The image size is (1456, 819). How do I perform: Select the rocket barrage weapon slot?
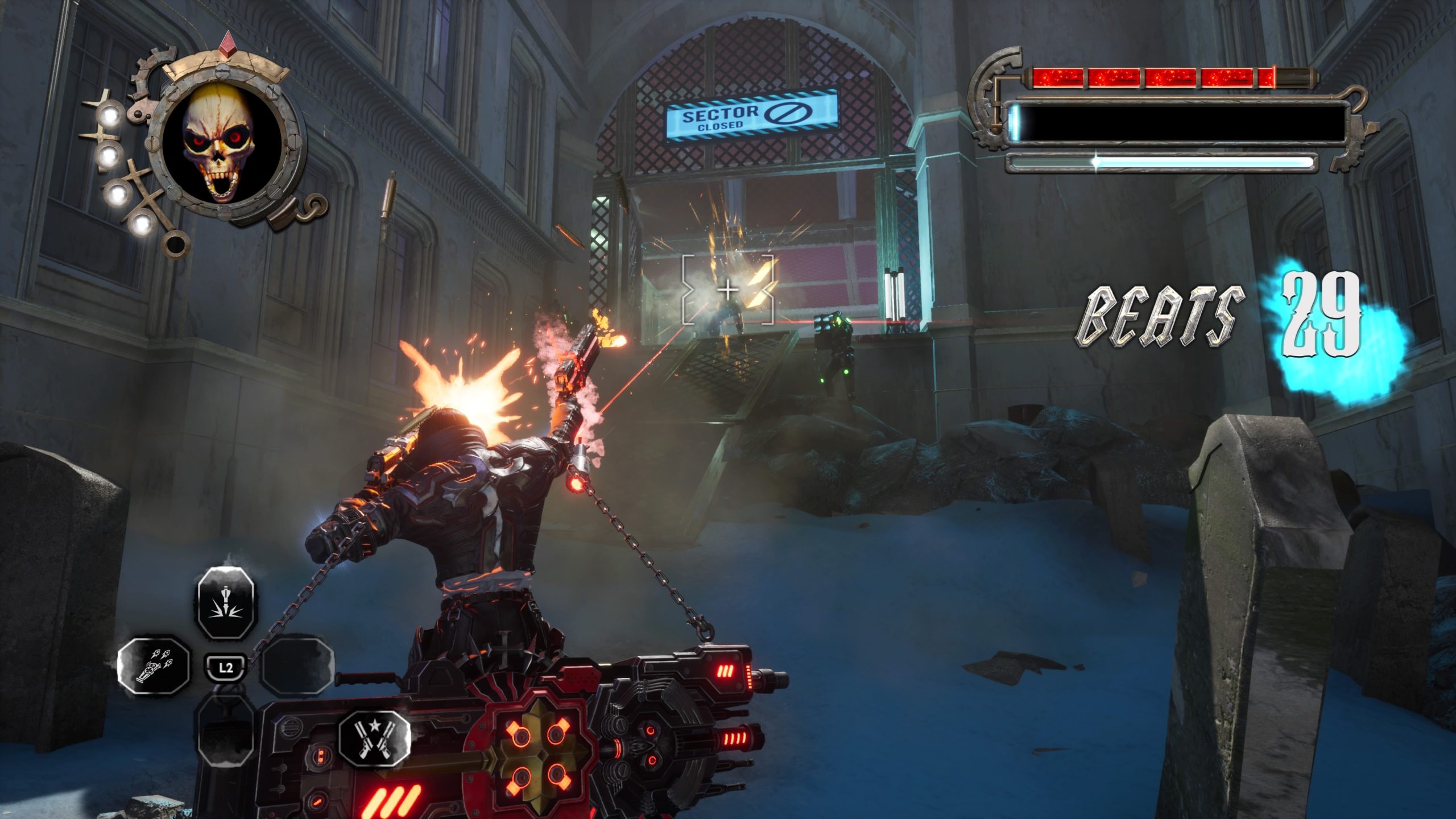[154, 665]
